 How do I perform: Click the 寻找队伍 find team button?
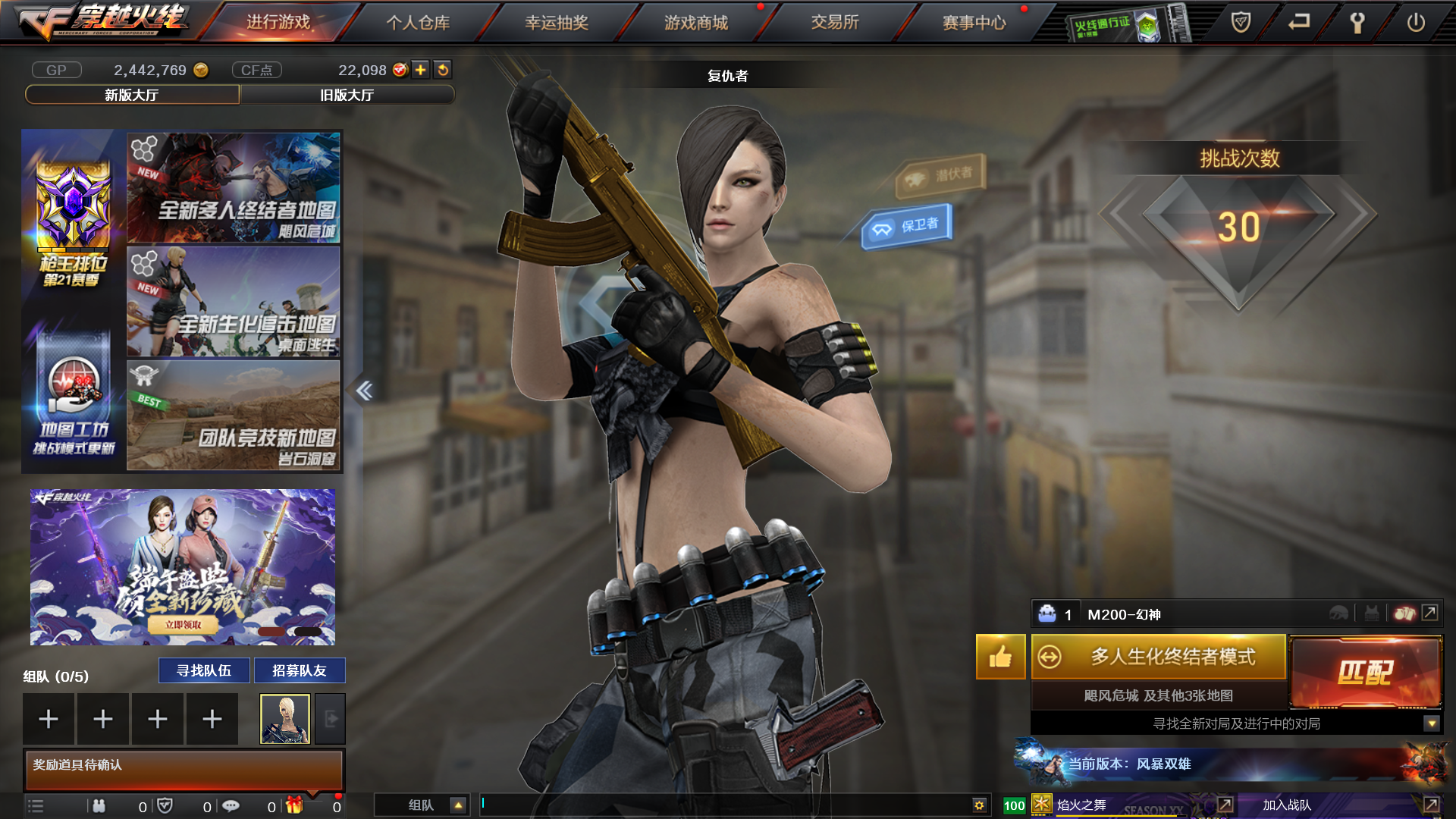coord(204,670)
